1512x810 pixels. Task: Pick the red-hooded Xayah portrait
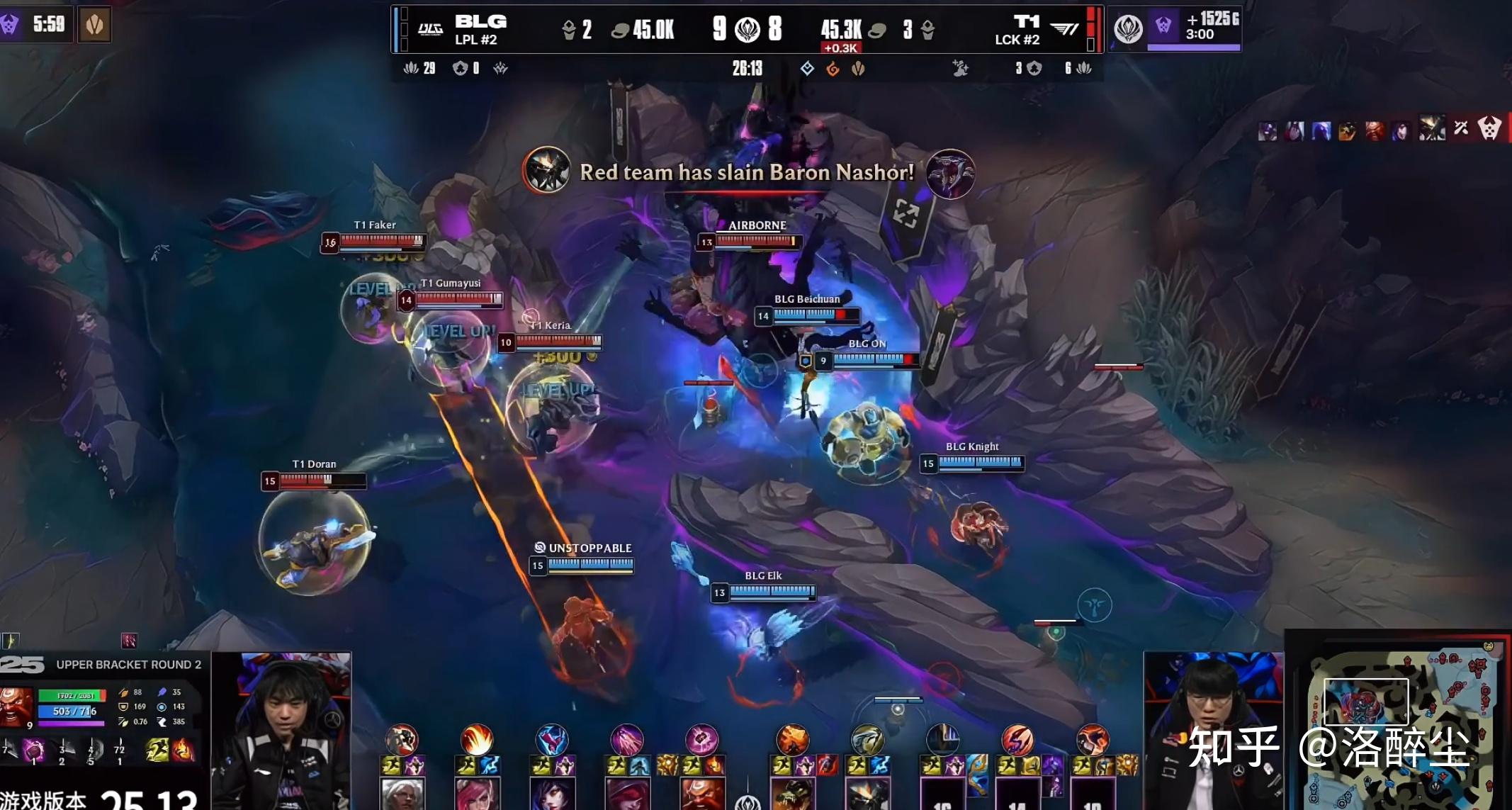point(626,794)
